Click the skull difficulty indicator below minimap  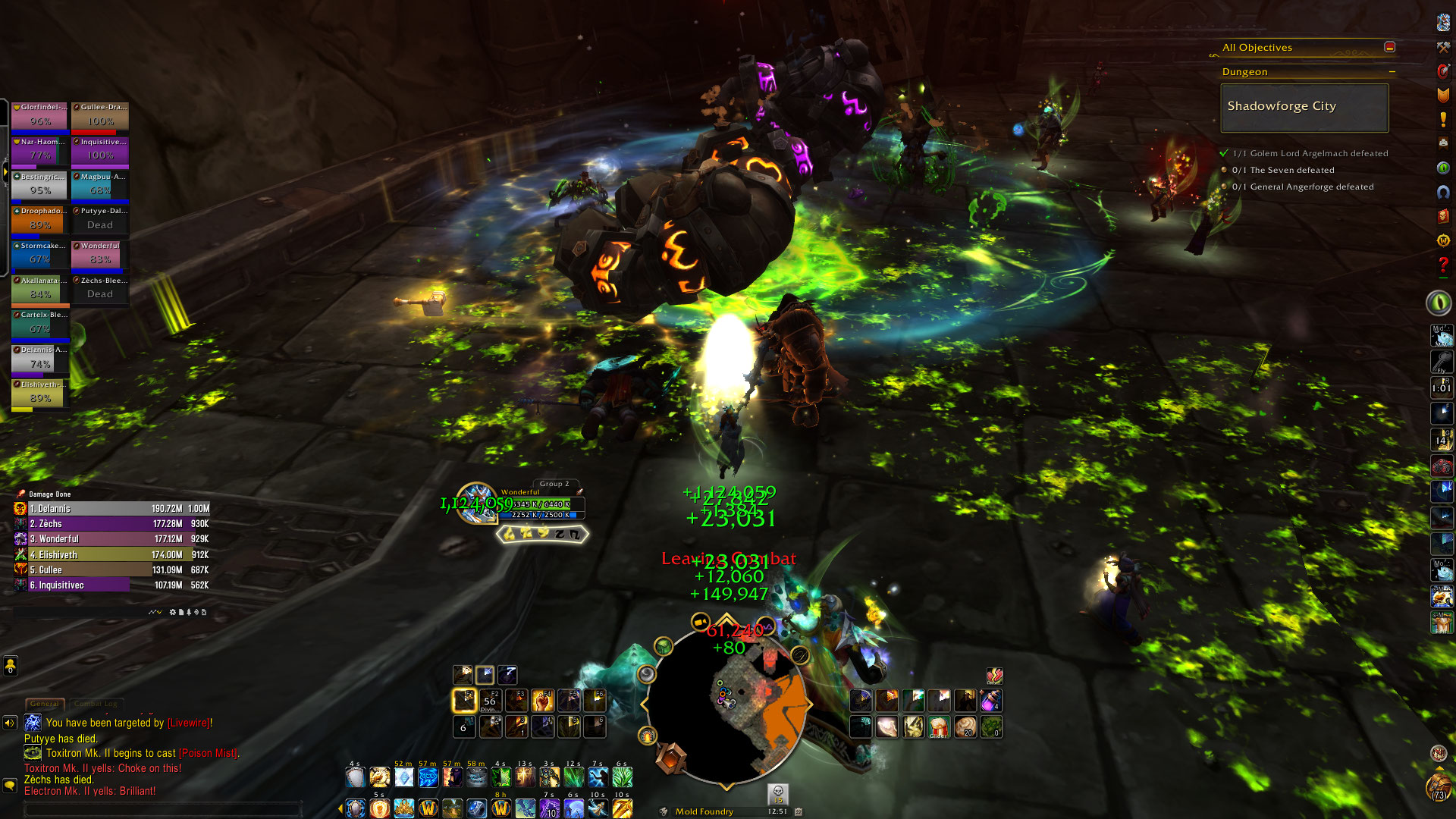777,793
